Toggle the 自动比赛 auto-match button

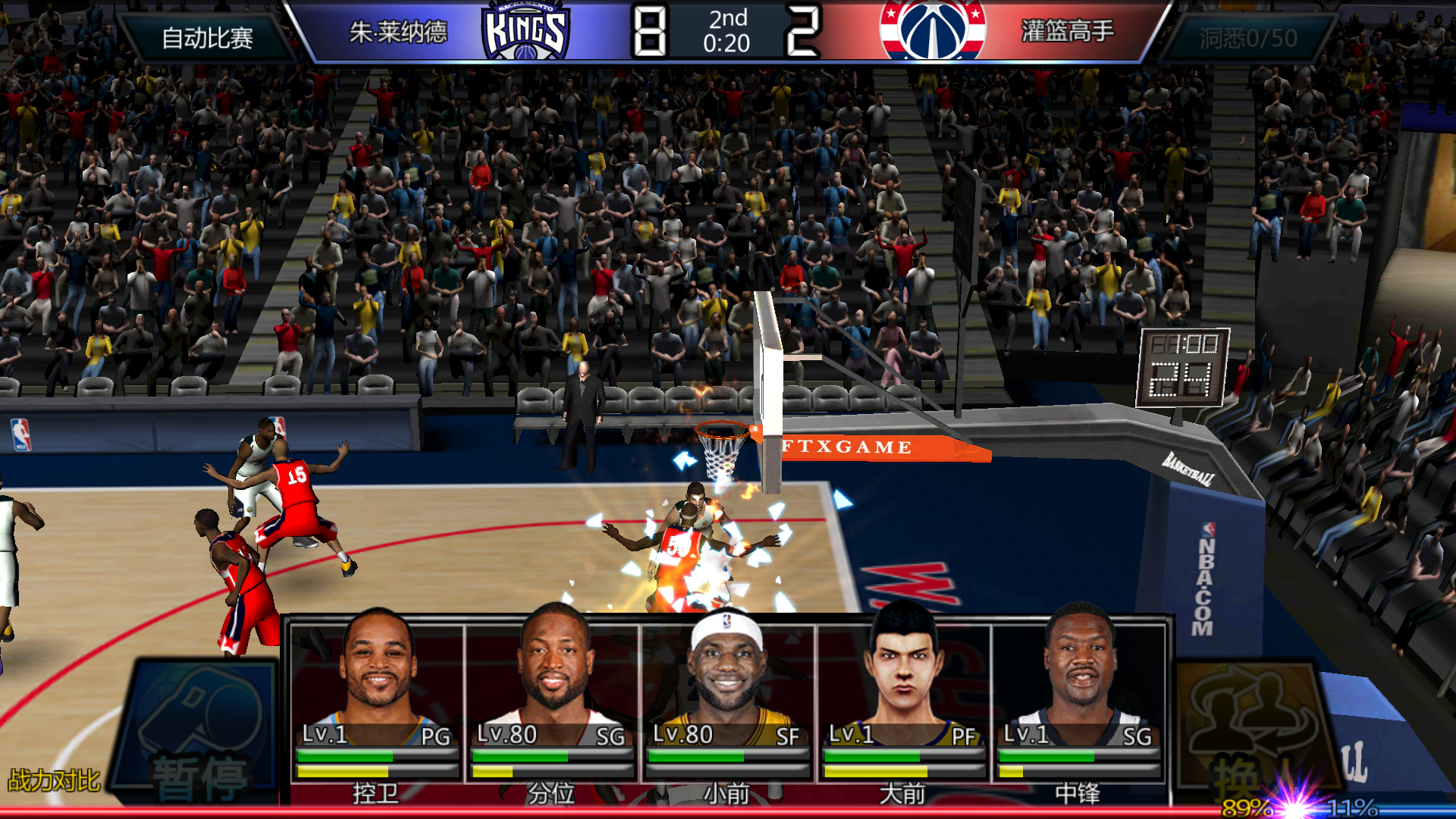tap(206, 37)
